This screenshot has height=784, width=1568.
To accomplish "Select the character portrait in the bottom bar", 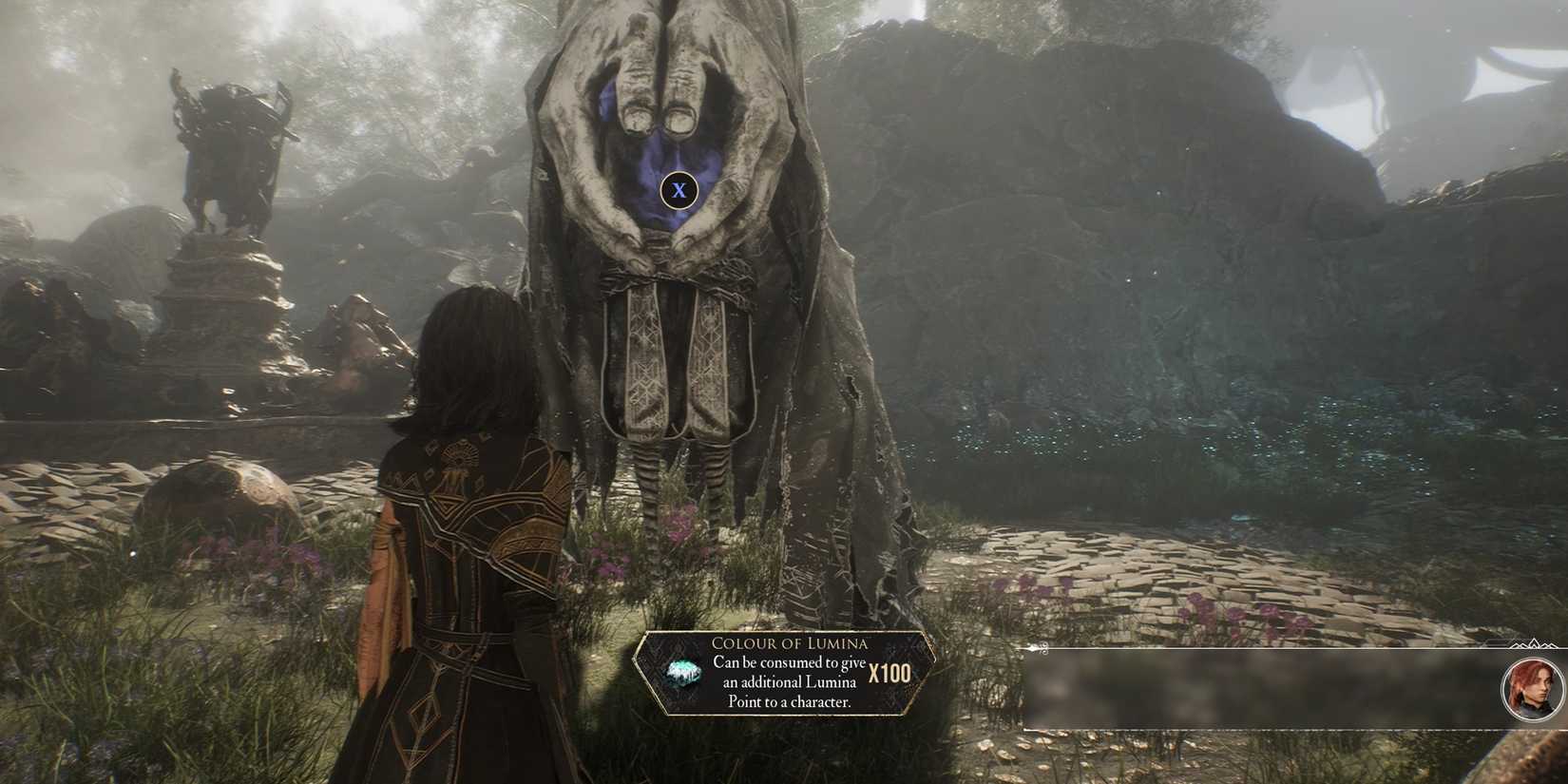I will click(x=1530, y=691).
